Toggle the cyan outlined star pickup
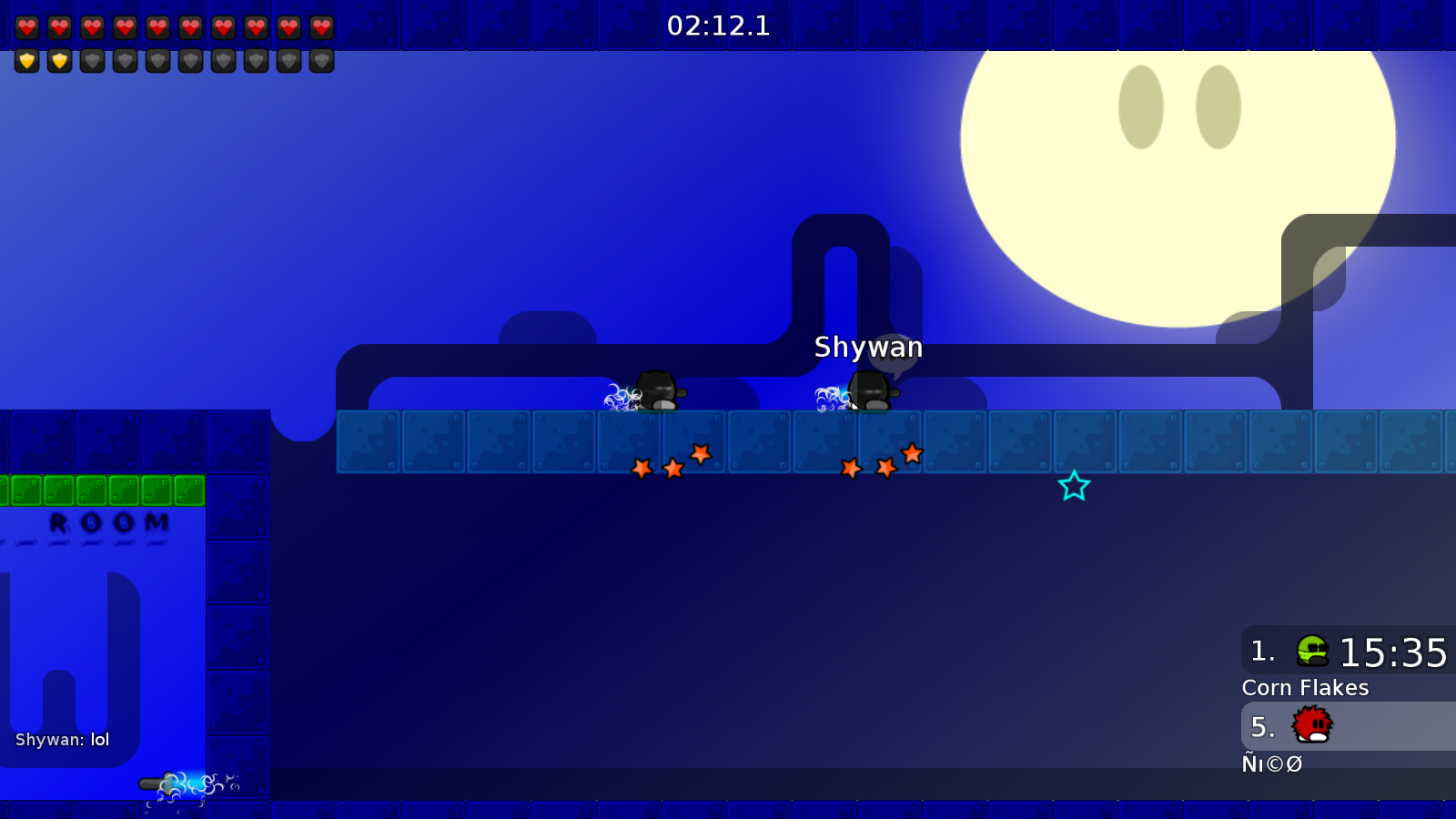 [1074, 487]
